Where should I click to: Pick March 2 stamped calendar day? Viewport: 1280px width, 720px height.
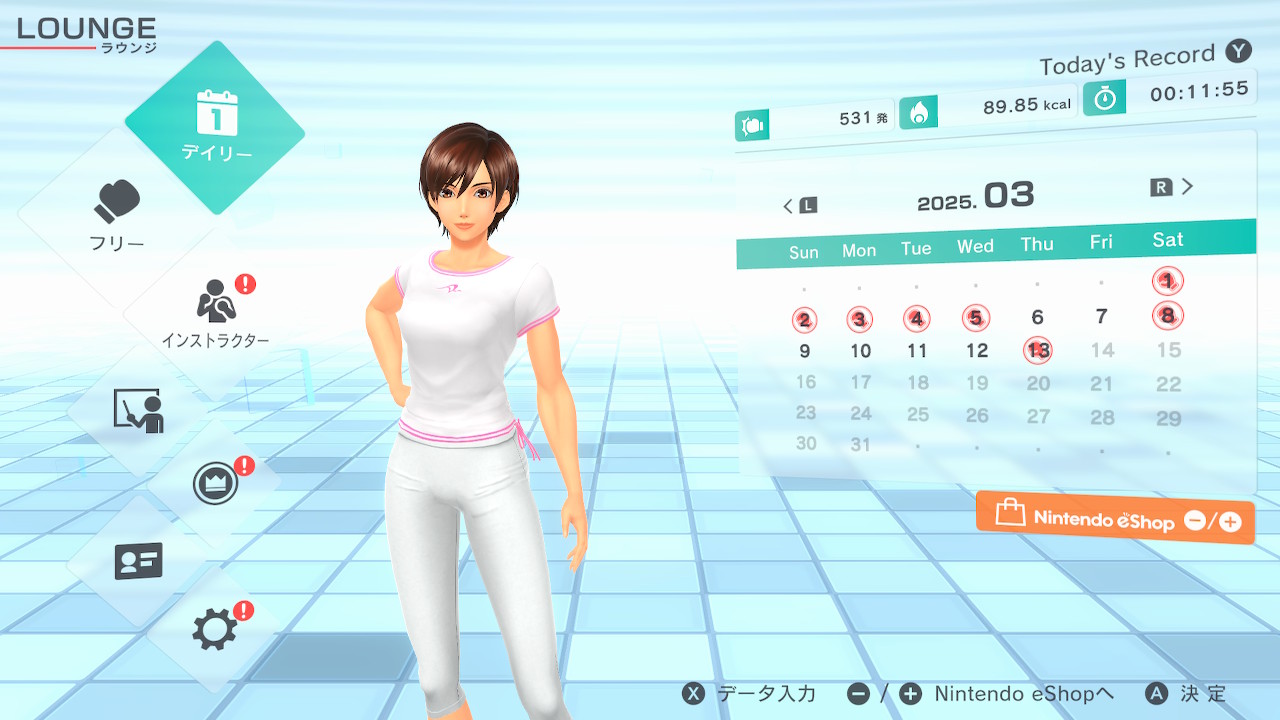coord(804,320)
